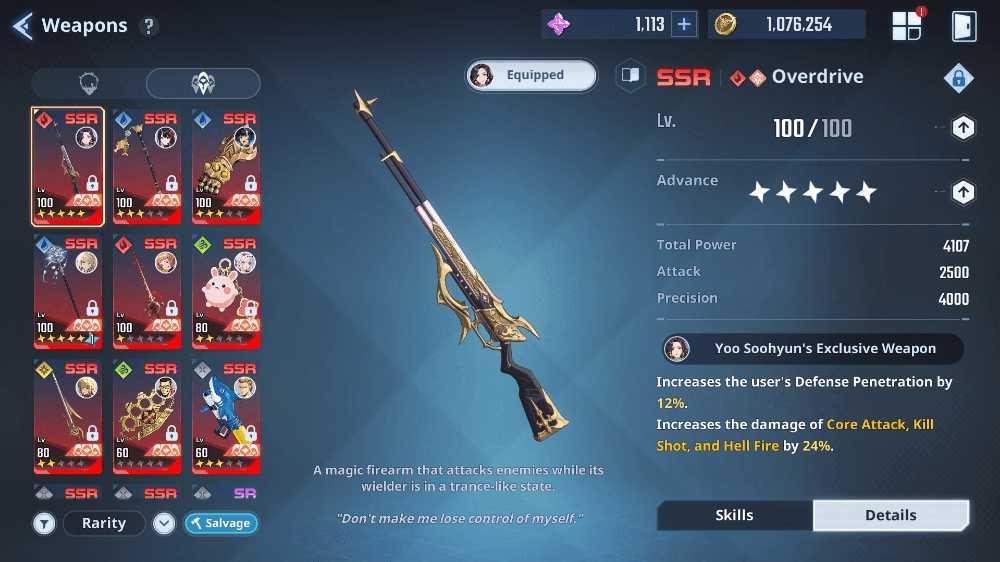This screenshot has height=562, width=1000.
Task: Open the four-square grid menu
Action: (906, 26)
